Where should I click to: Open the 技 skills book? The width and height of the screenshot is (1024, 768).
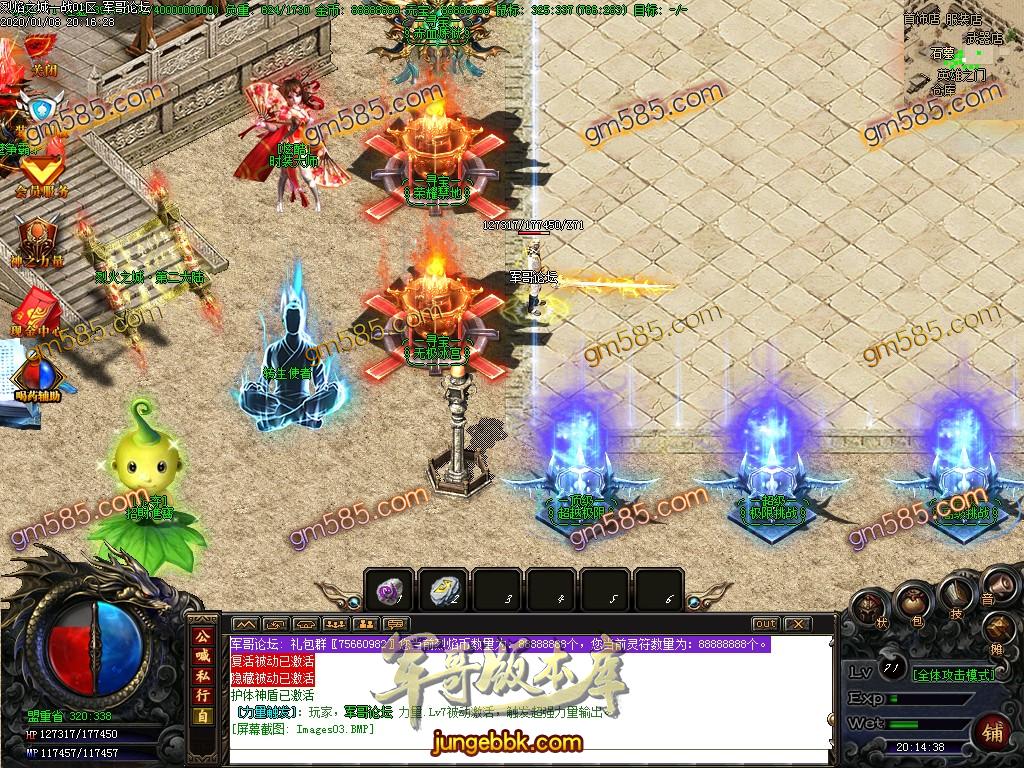956,594
